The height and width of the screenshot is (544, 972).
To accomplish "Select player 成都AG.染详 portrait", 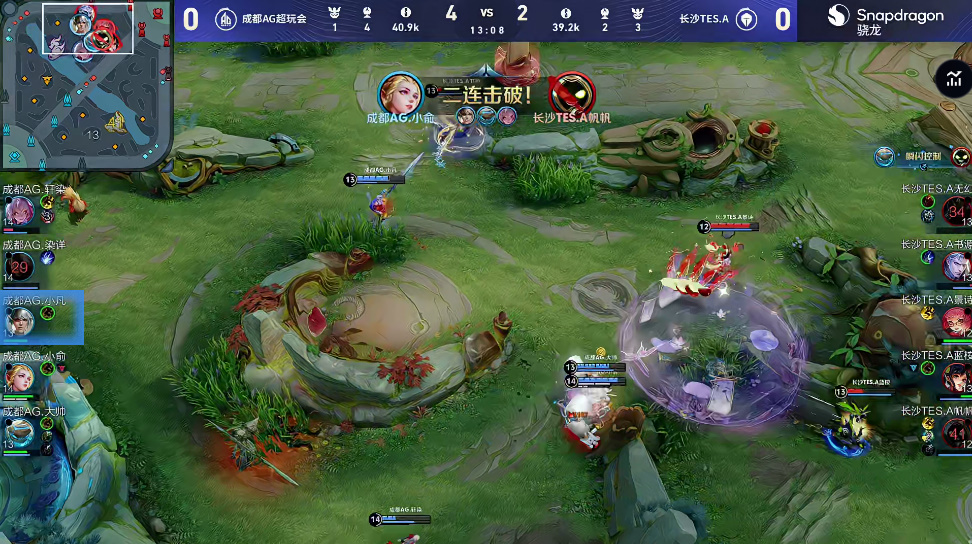I will [x=21, y=266].
